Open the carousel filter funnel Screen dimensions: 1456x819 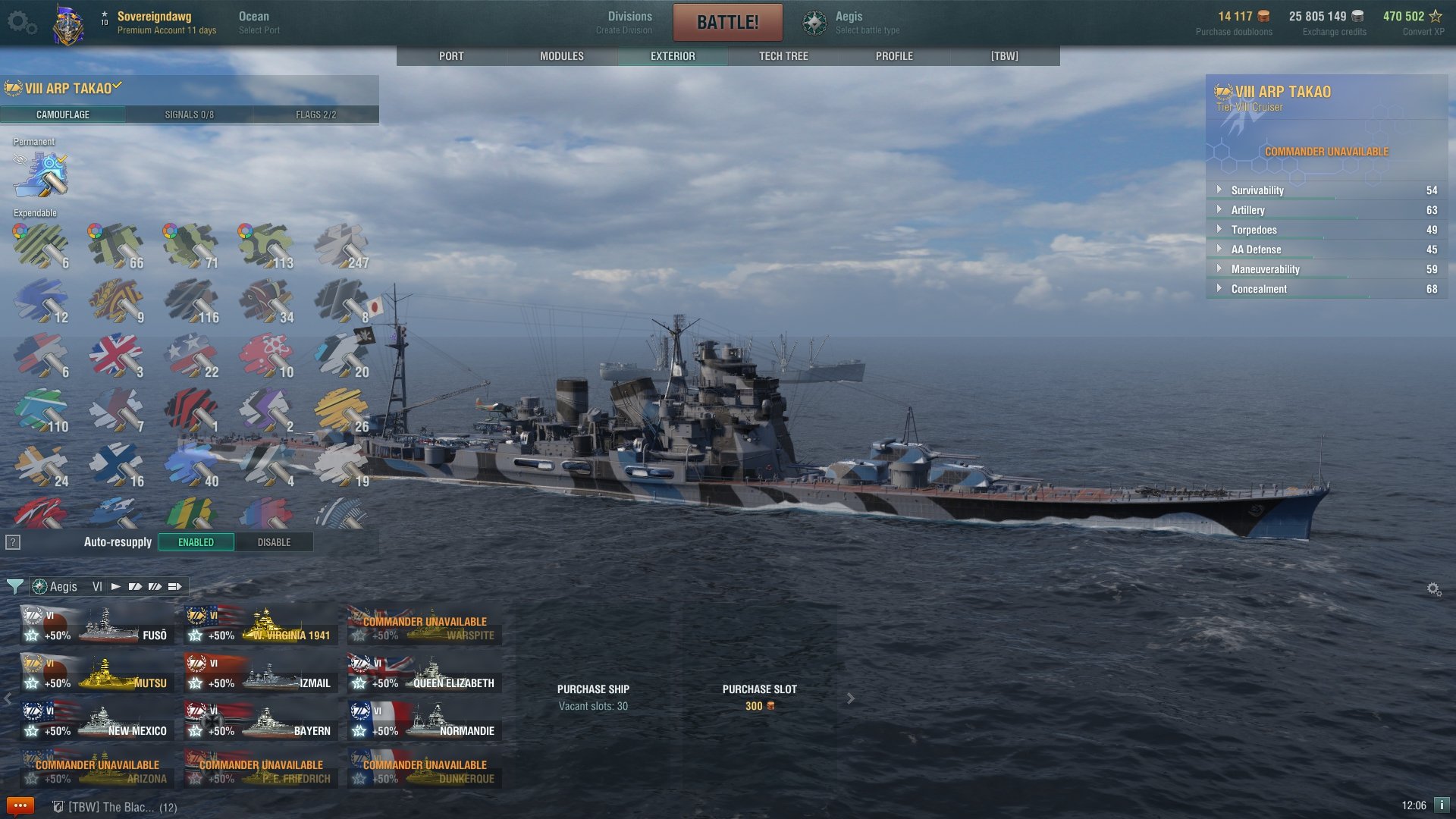[14, 586]
